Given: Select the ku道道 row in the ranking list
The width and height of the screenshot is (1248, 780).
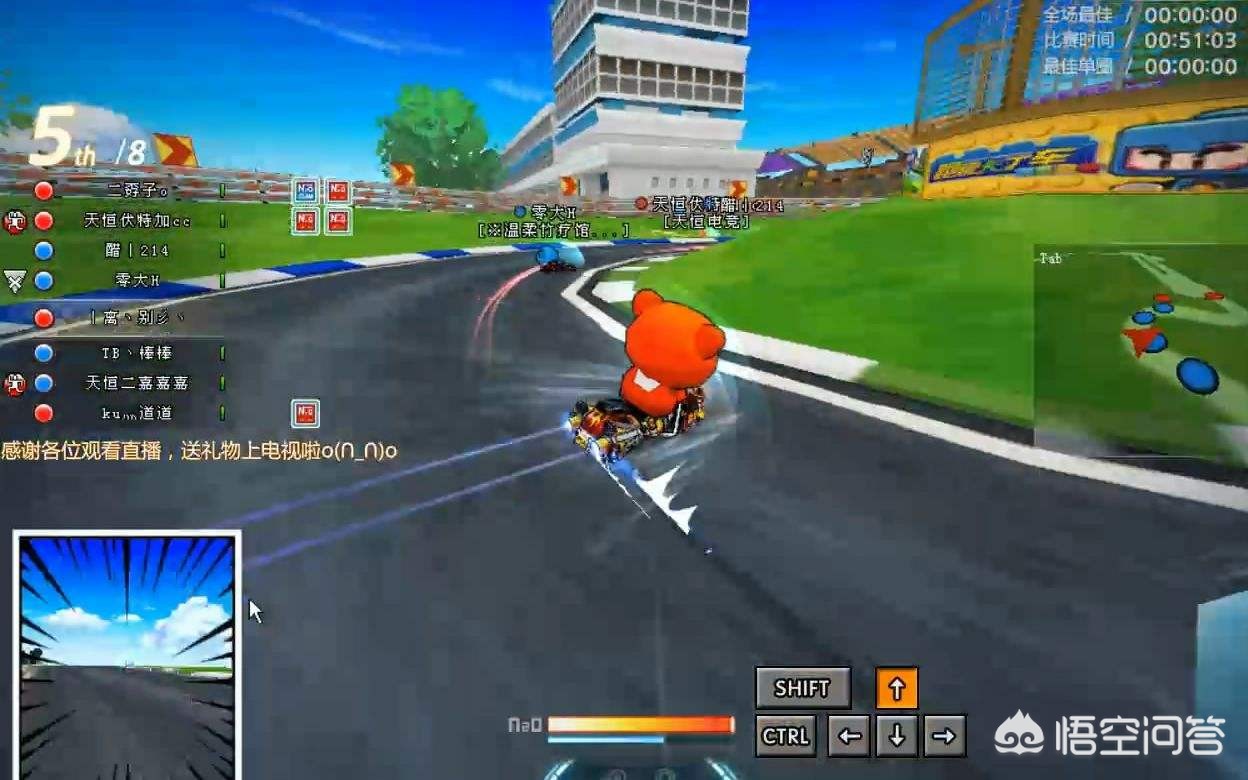Looking at the screenshot, I should point(137,413).
